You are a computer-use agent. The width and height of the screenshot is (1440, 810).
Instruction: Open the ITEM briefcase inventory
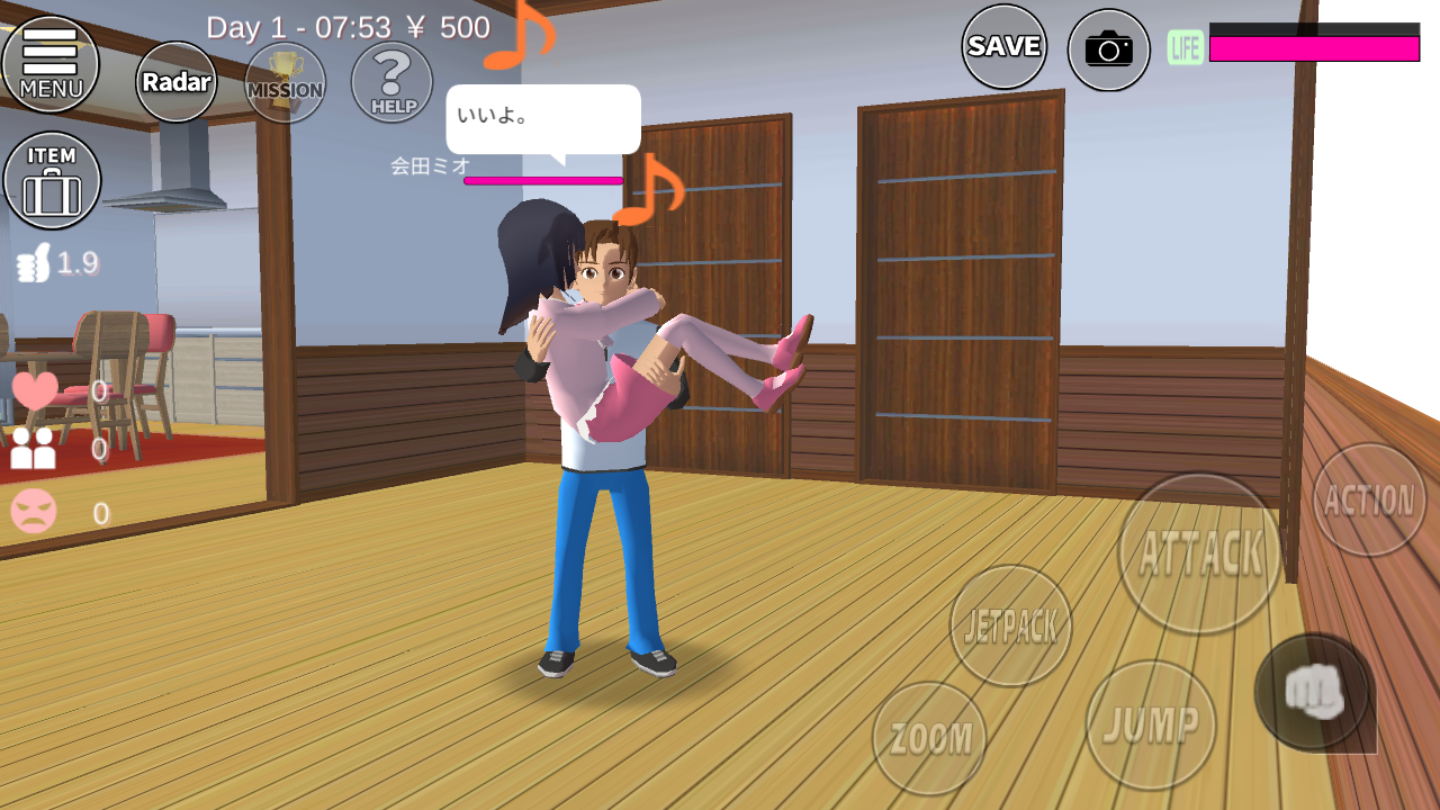[52, 181]
